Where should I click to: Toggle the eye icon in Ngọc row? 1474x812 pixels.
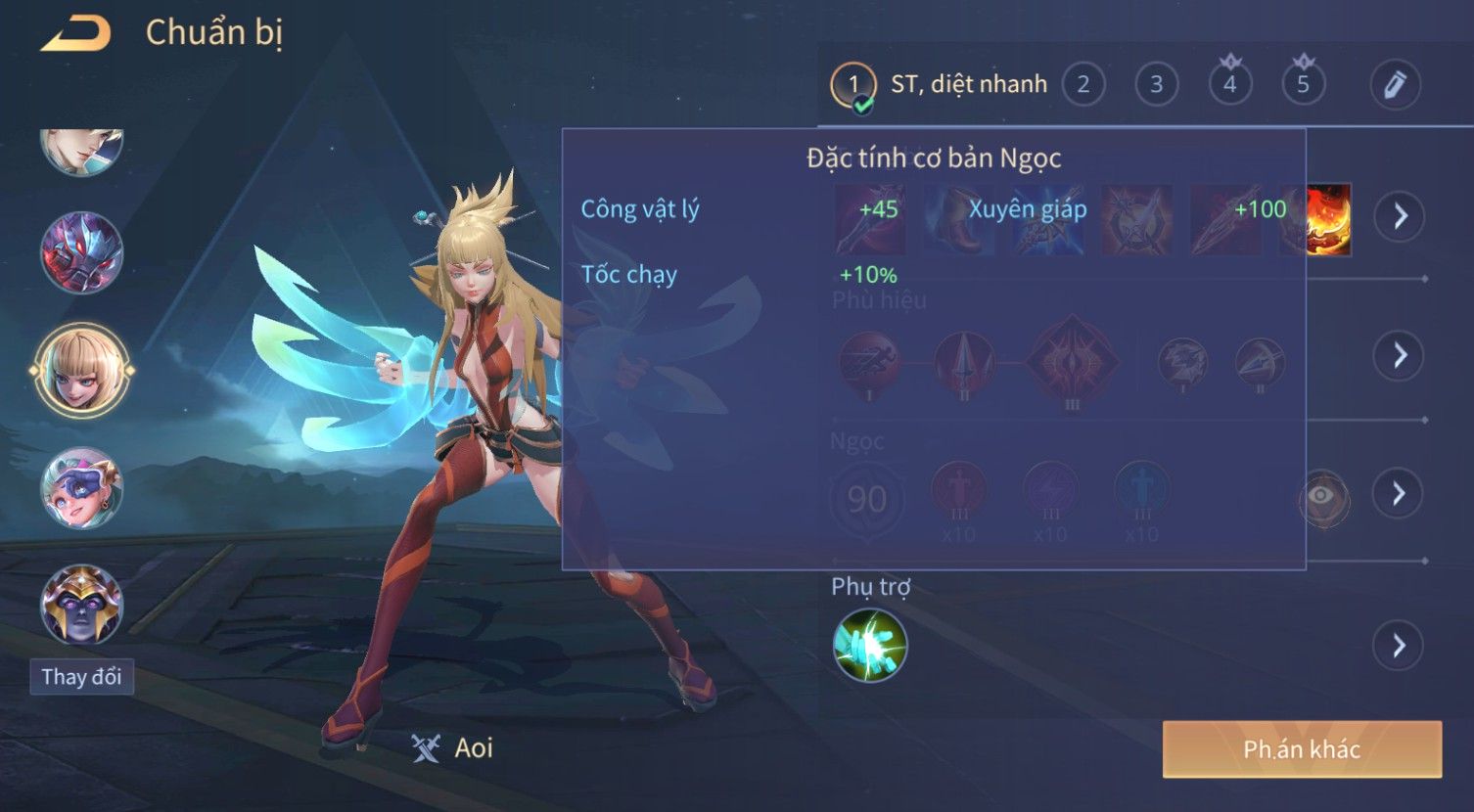[x=1321, y=496]
